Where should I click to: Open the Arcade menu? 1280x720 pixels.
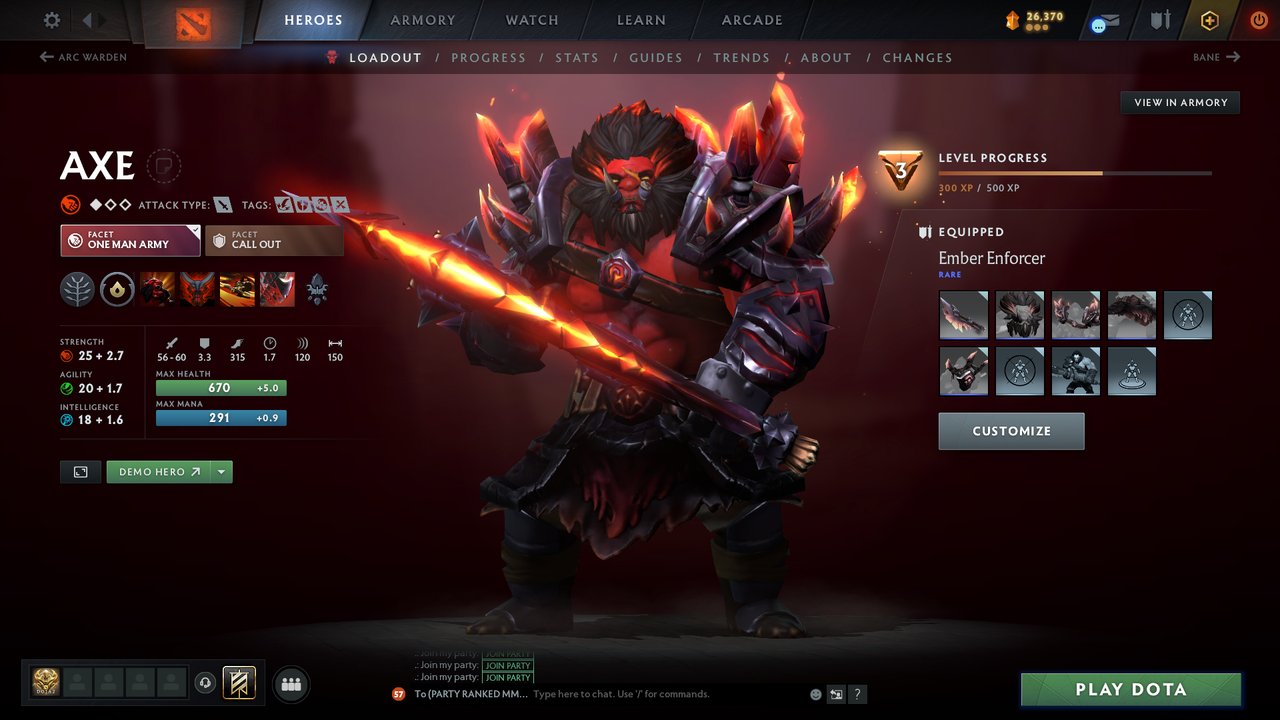coord(751,20)
